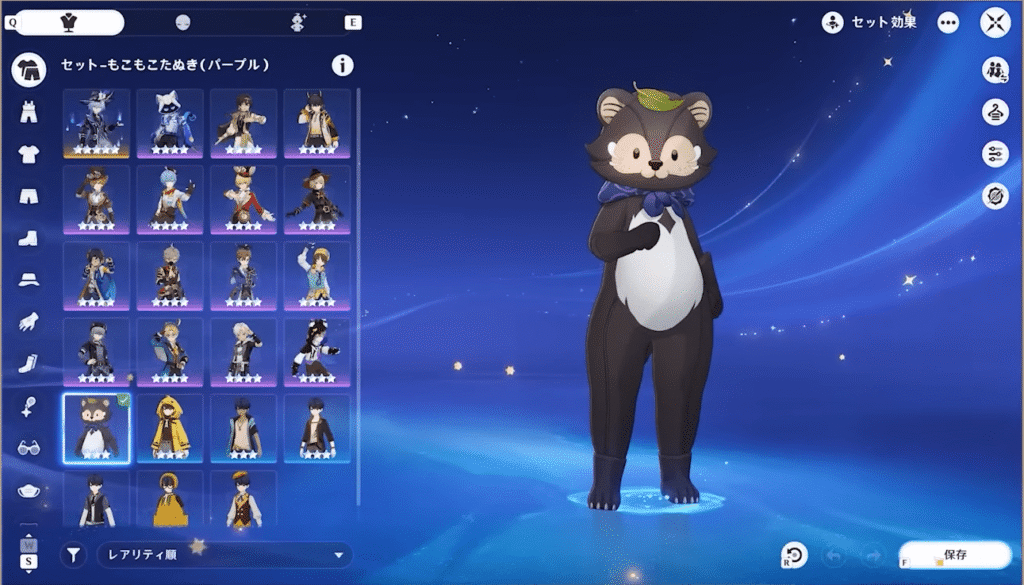Click the funnel filter button
Viewport: 1024px width, 585px height.
(73, 555)
